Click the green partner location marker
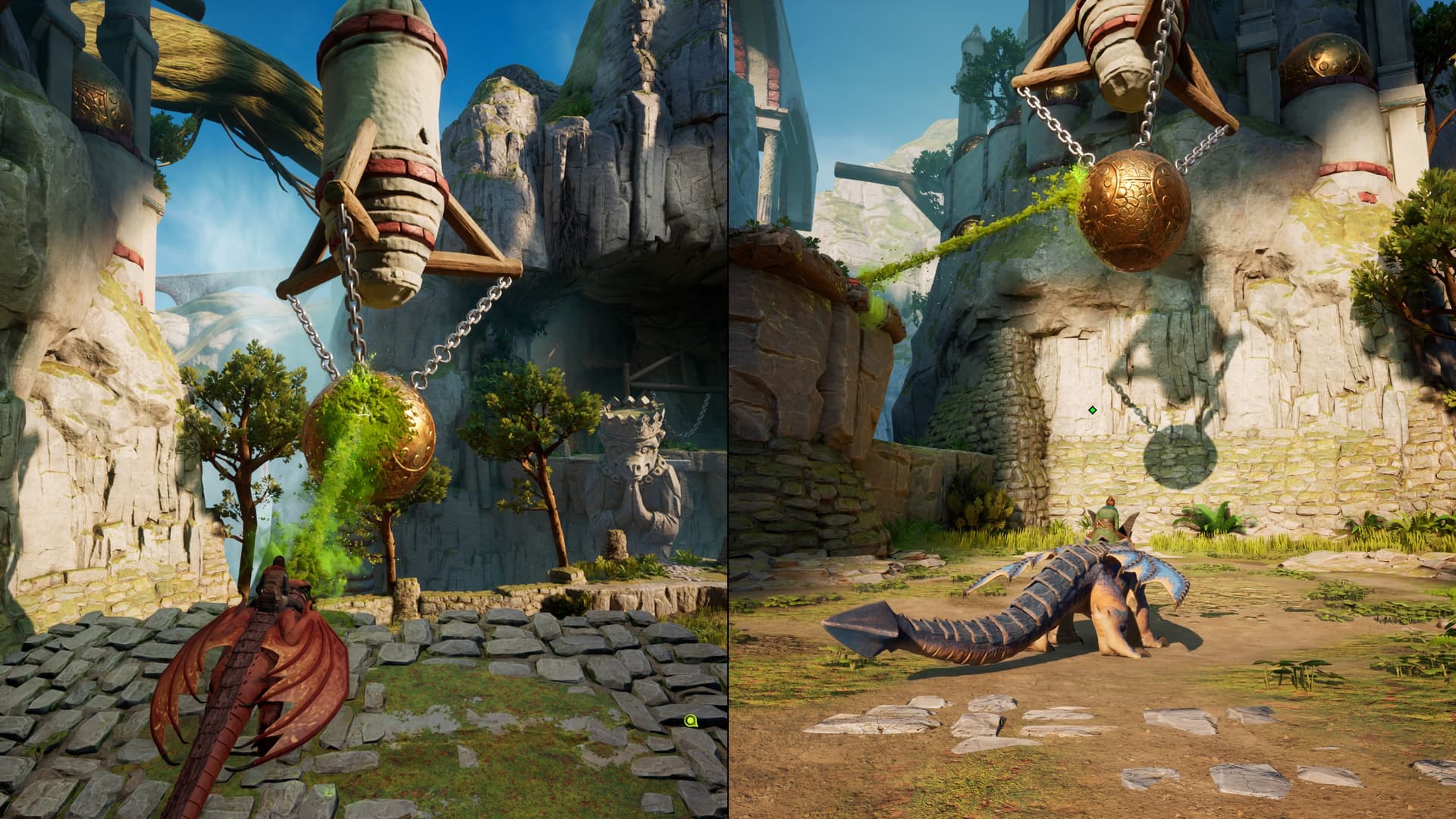The height and width of the screenshot is (819, 1456). pyautogui.click(x=690, y=720)
